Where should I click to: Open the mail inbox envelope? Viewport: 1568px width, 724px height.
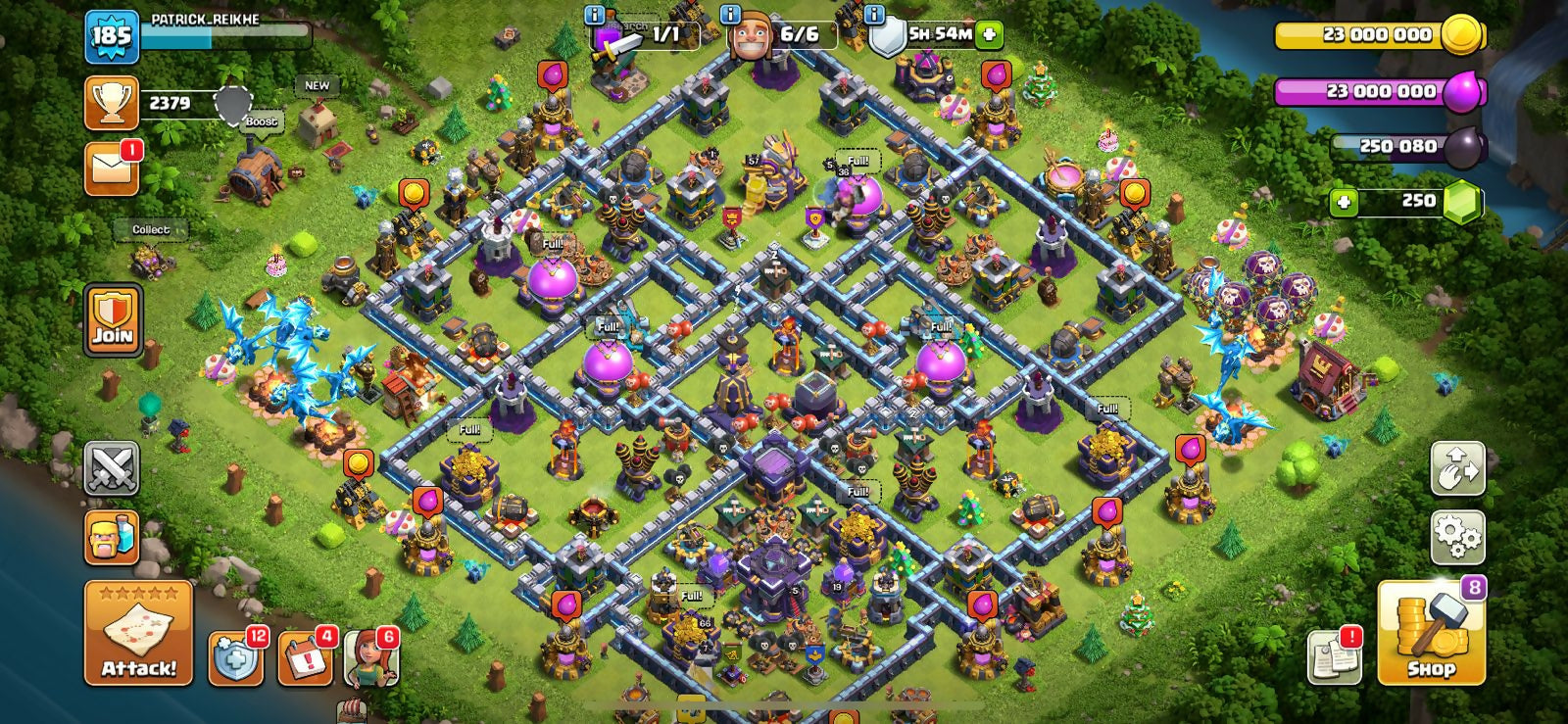coord(111,169)
